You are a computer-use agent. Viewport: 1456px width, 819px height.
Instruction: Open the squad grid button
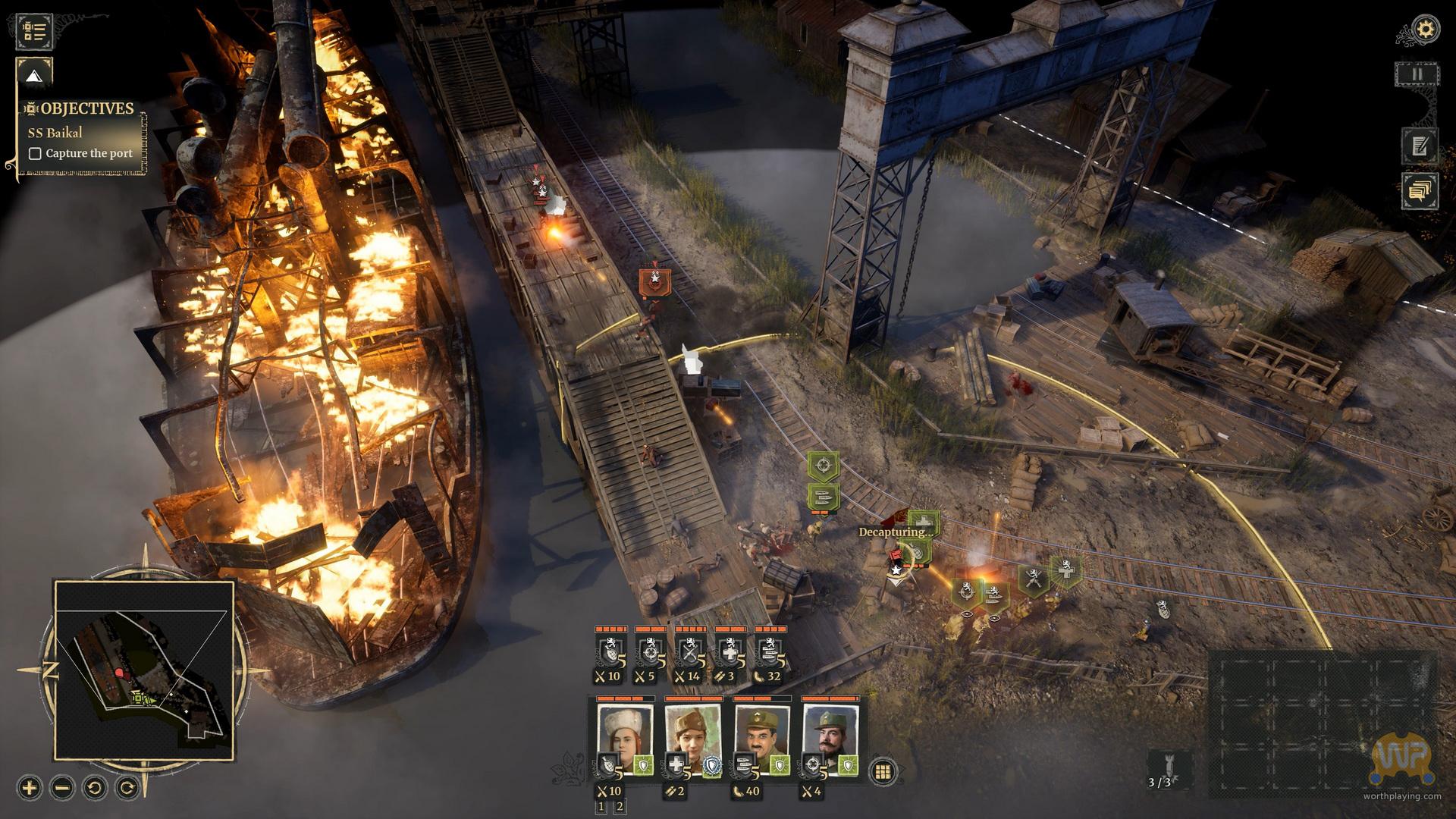click(882, 772)
